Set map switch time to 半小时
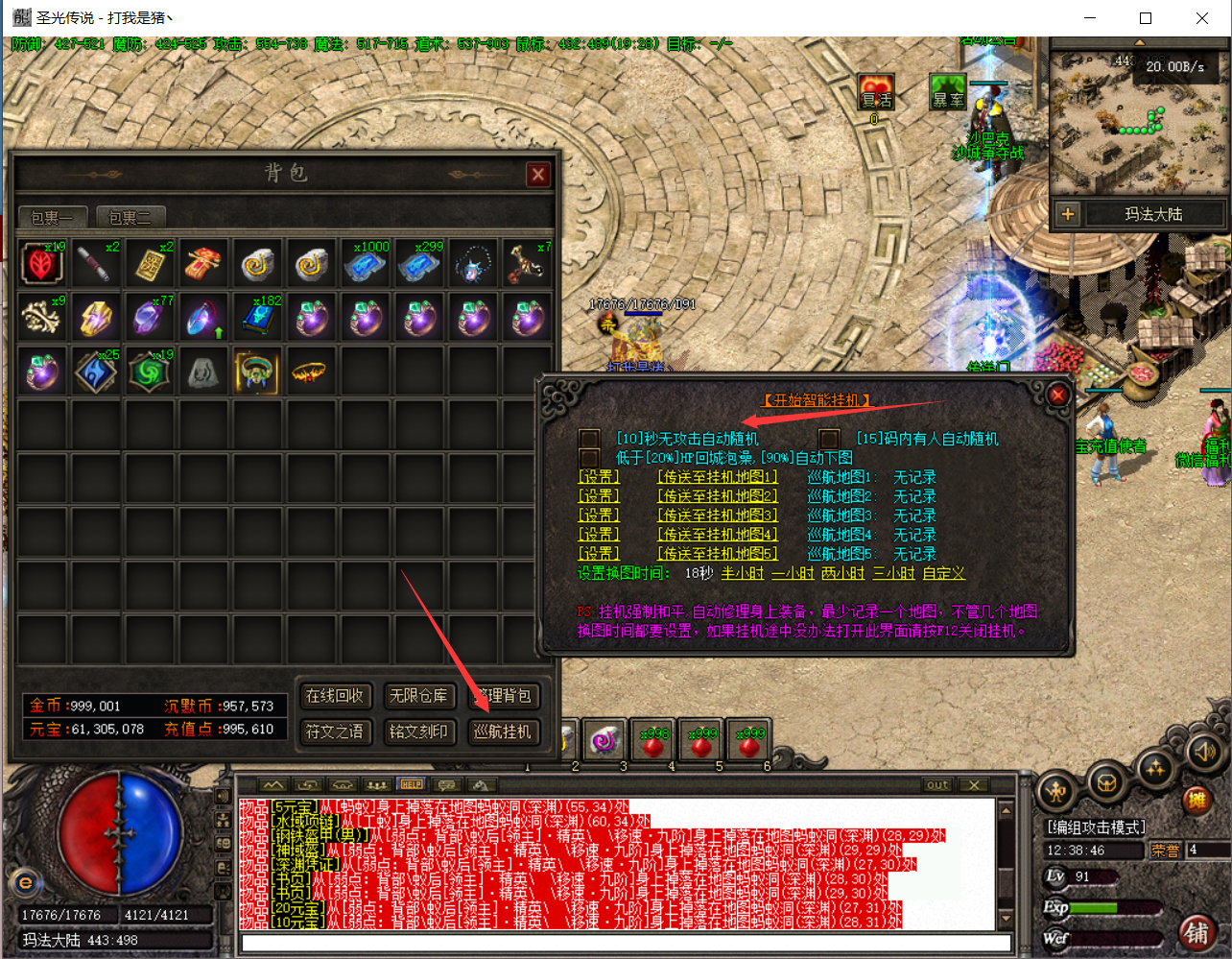 click(742, 573)
